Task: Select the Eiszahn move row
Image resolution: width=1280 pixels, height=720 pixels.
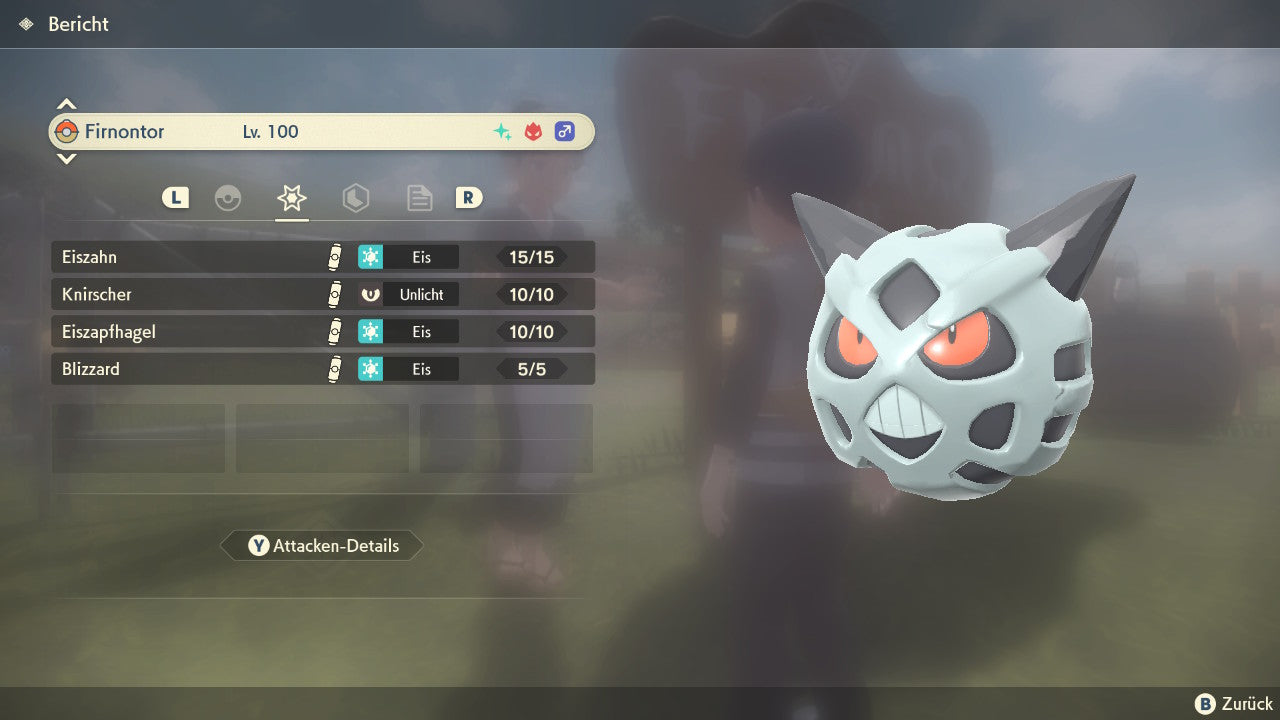Action: pos(322,257)
